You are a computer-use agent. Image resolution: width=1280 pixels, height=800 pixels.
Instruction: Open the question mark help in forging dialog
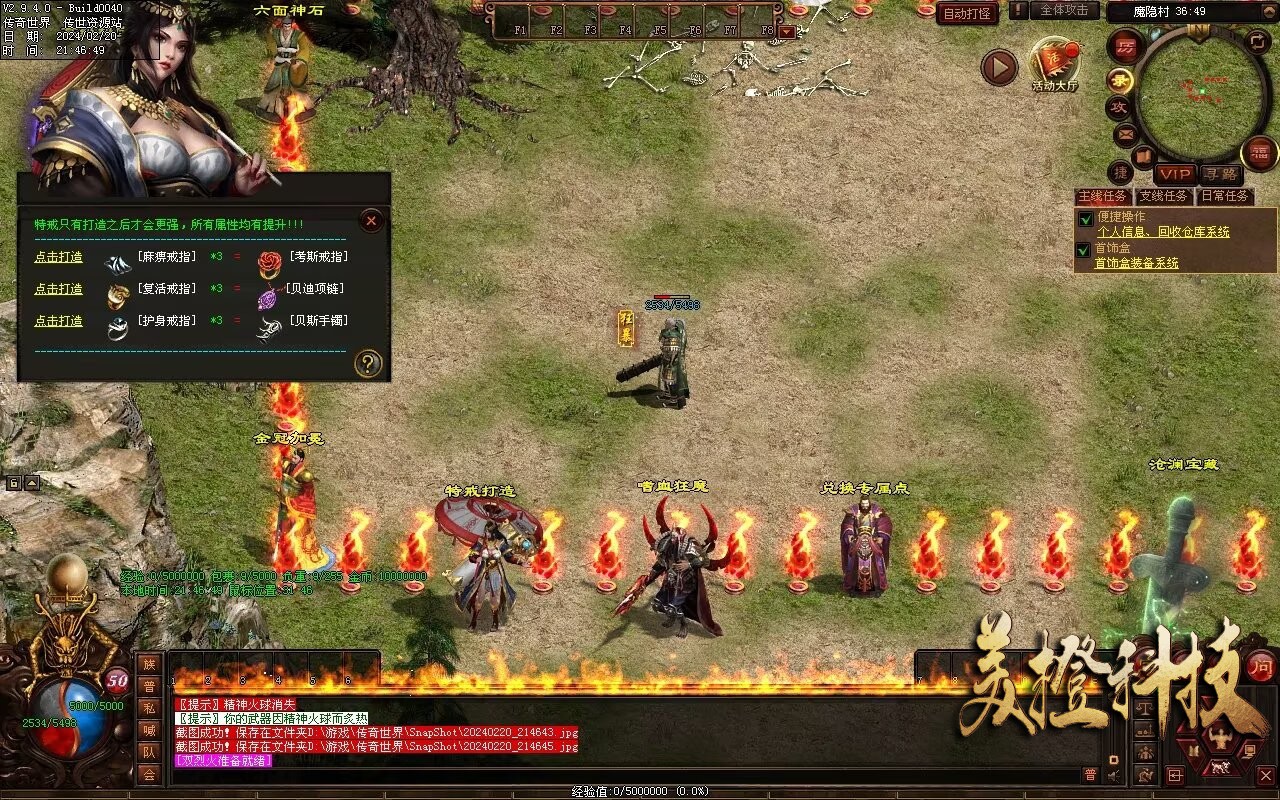[368, 364]
